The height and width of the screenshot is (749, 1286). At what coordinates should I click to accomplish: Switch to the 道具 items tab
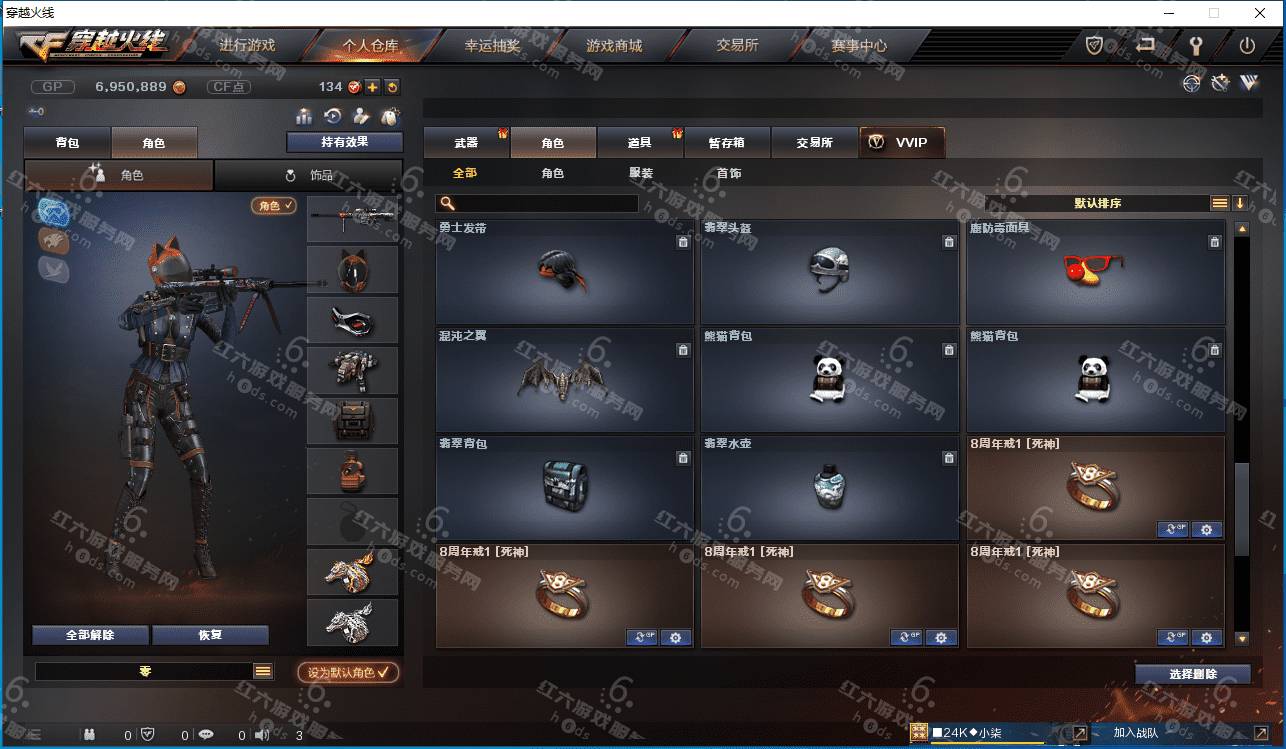point(640,143)
